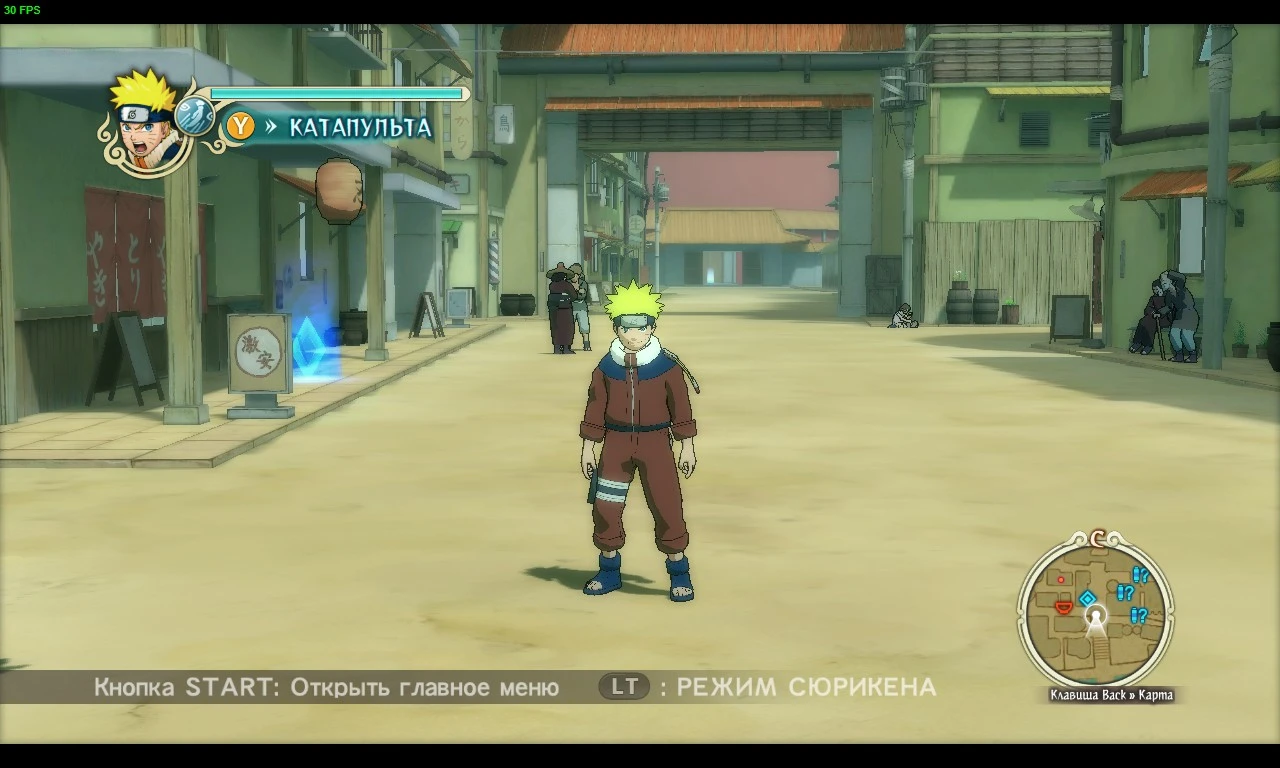1280x768 pixels.
Task: Click the КАТАПУЛЬТА action prompt
Action: point(358,128)
